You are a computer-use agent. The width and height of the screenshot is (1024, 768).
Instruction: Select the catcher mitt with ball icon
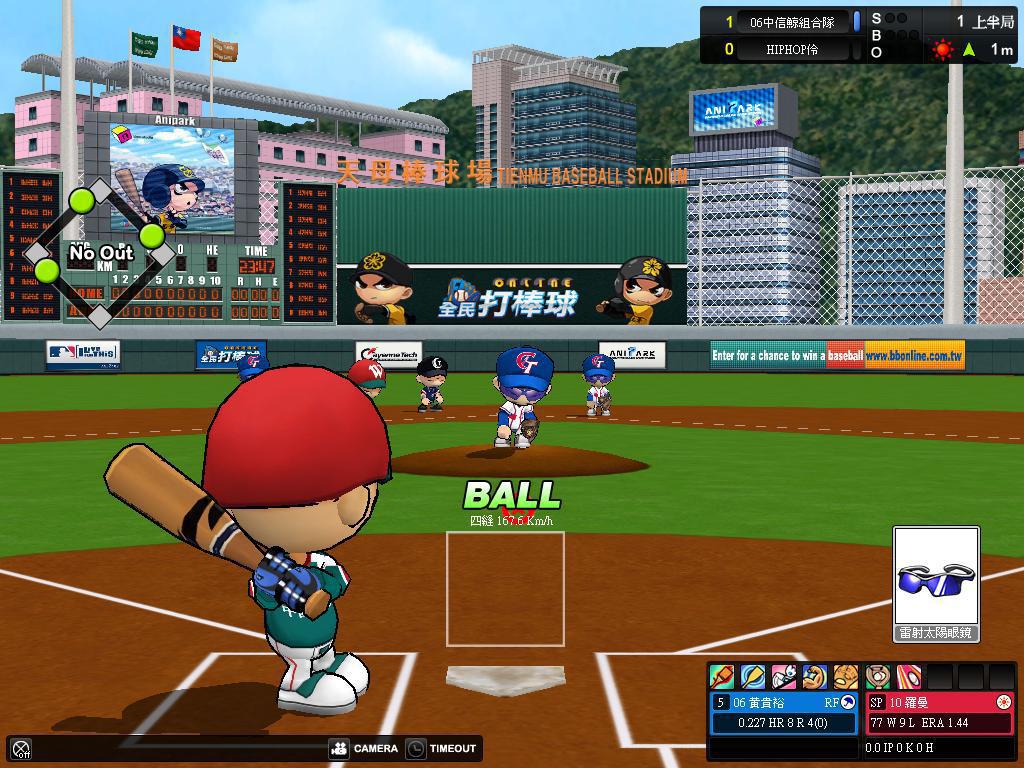coord(878,677)
